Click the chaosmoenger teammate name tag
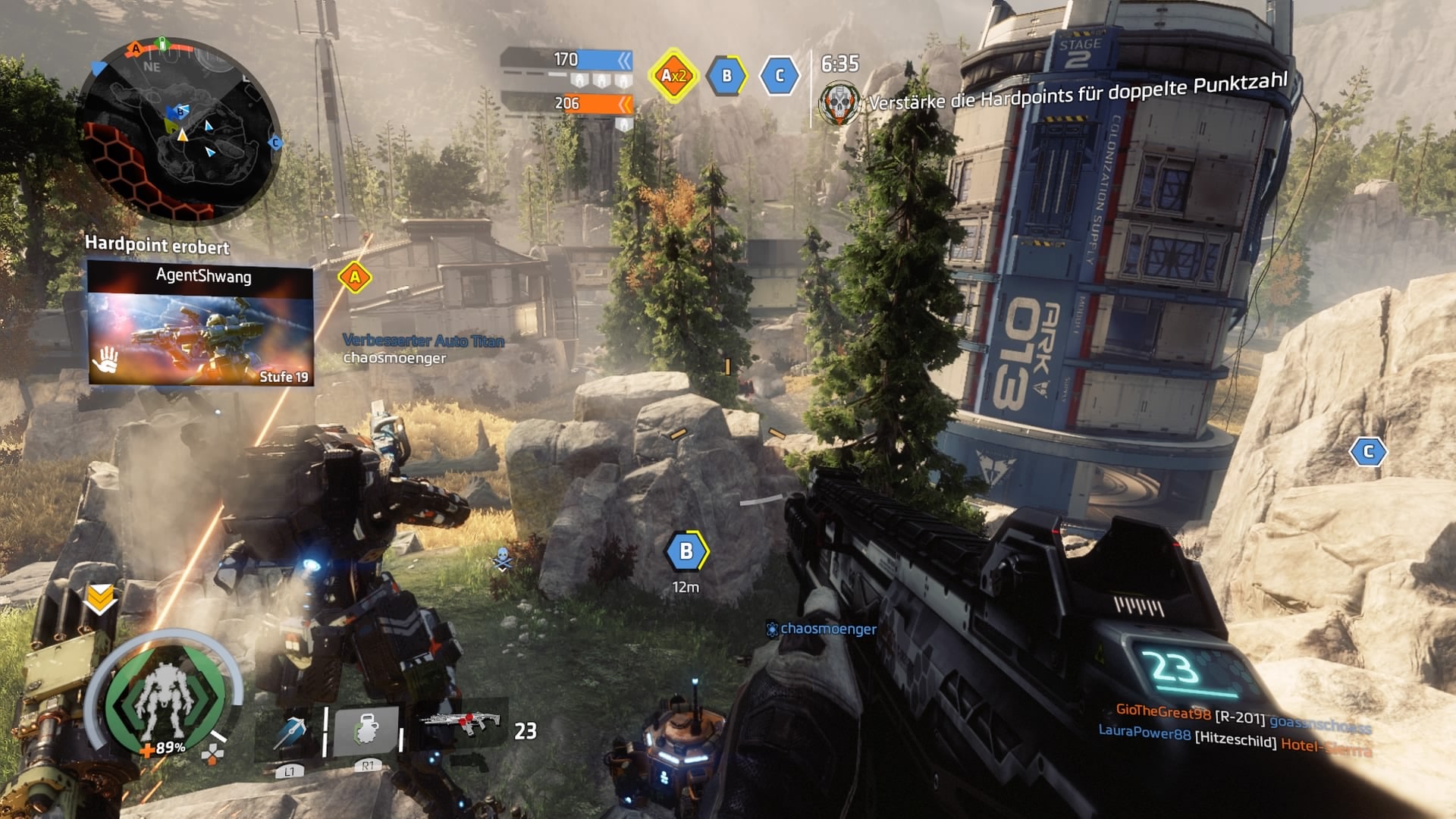 [827, 629]
